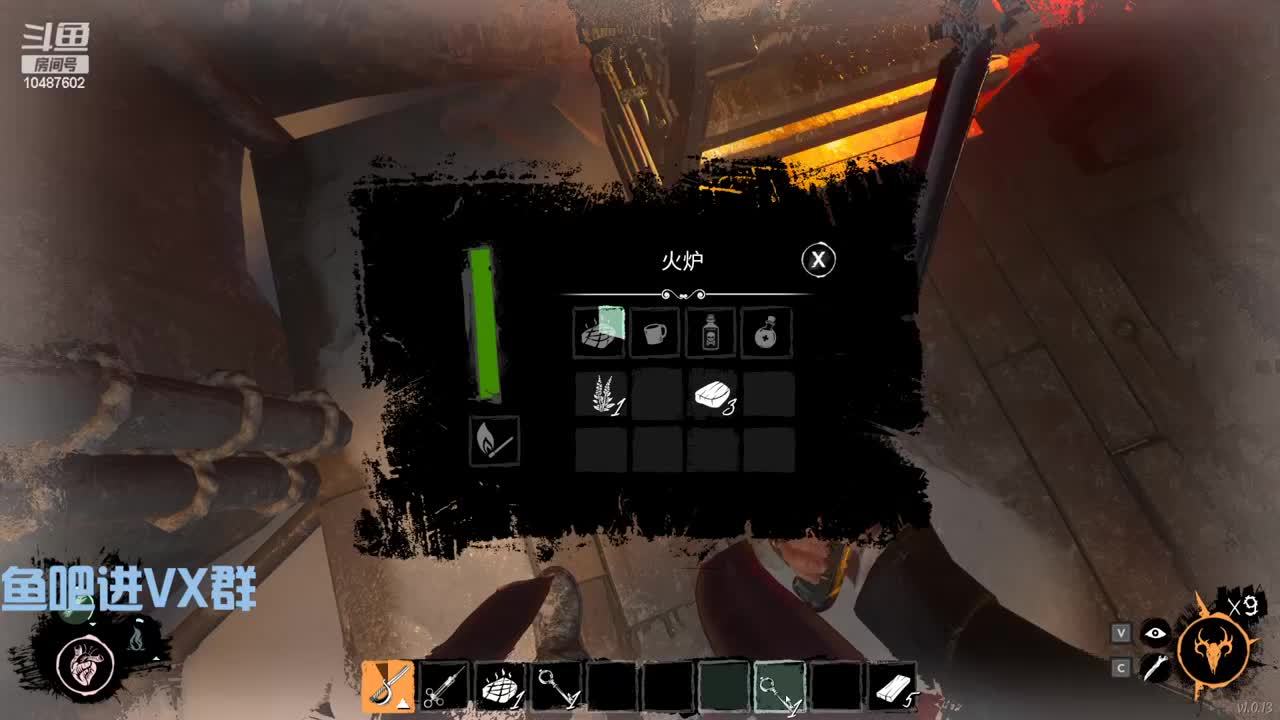Click the eye vision ability icon
The height and width of the screenshot is (720, 1280).
(1156, 632)
